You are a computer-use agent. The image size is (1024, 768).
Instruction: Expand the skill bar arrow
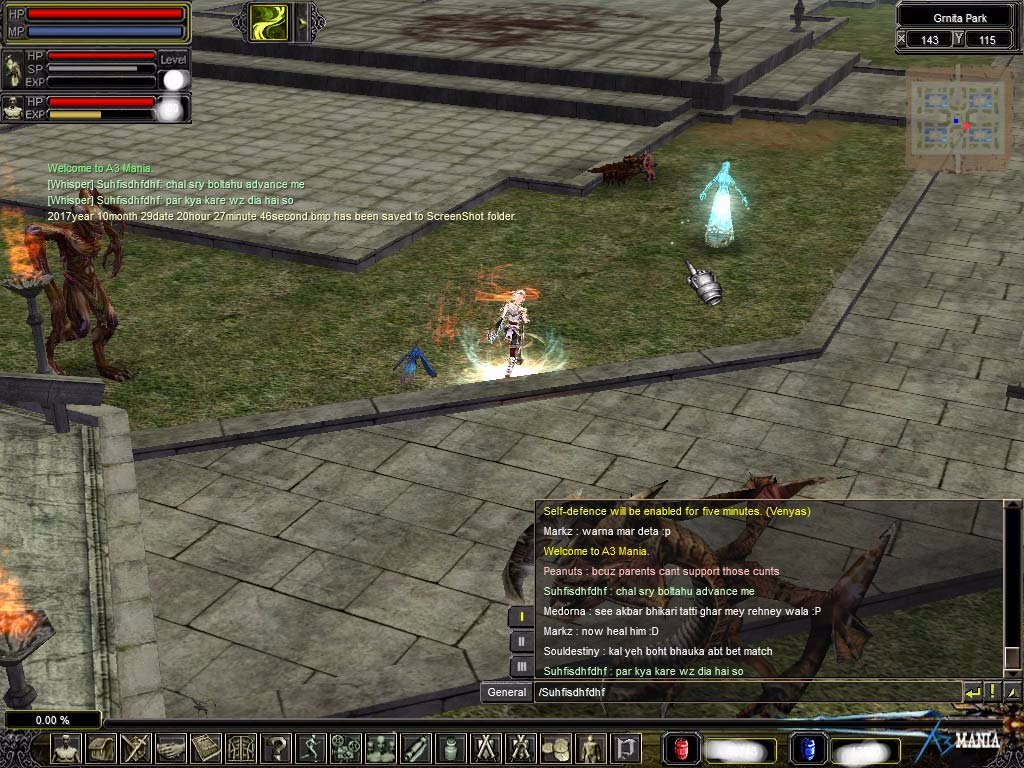(302, 22)
